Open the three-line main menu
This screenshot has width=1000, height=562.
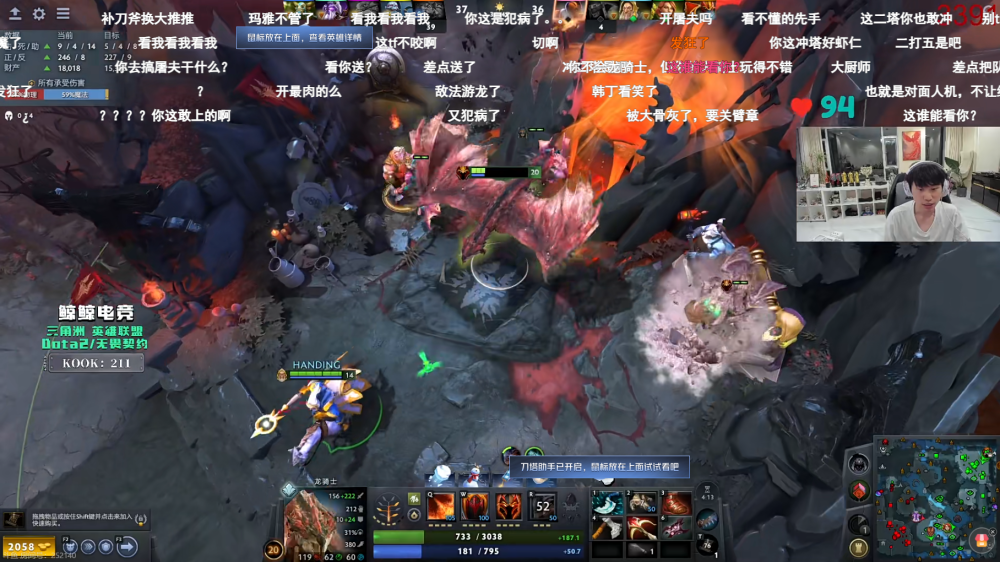pos(63,14)
